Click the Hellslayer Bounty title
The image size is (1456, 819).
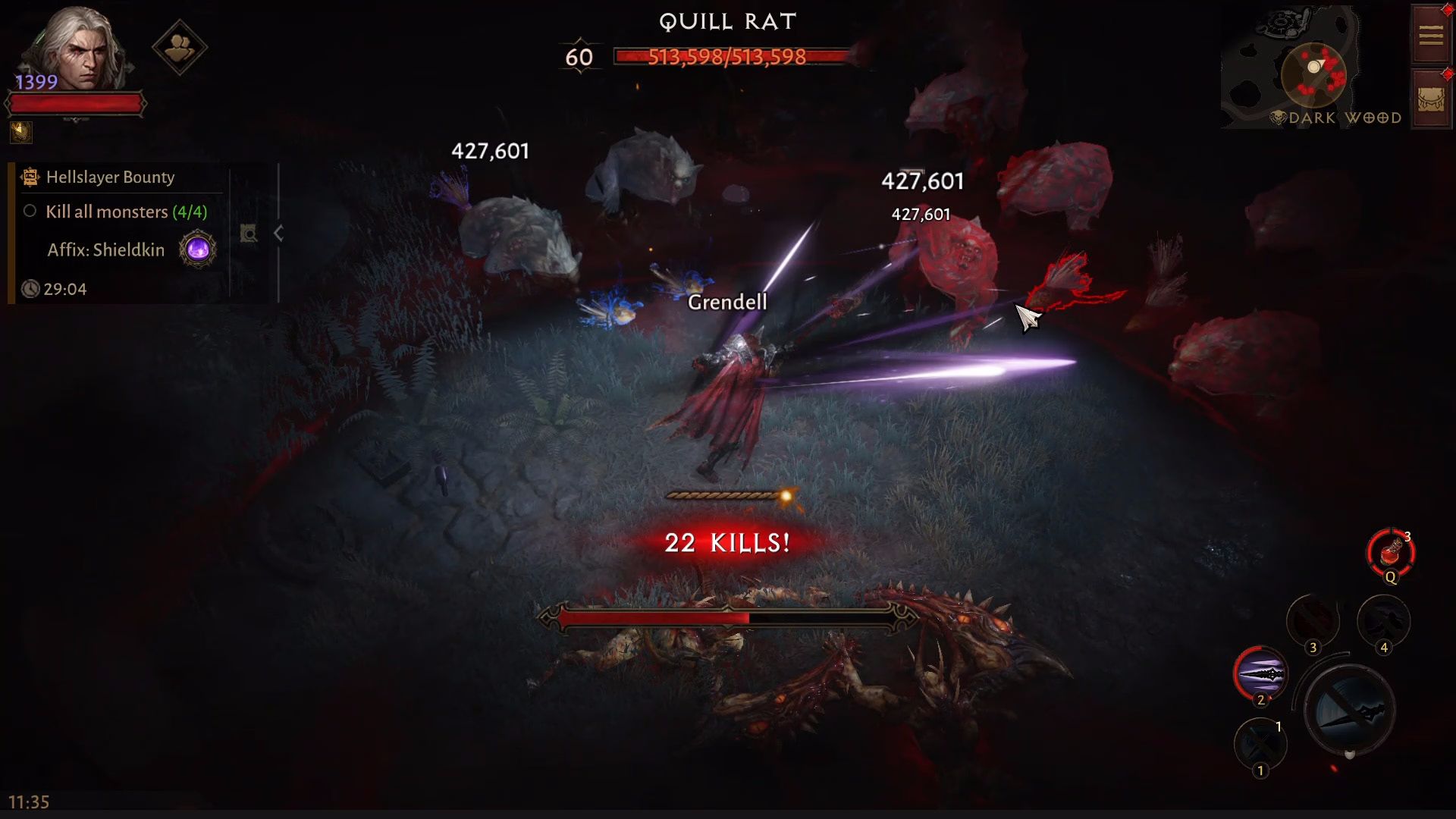click(110, 177)
